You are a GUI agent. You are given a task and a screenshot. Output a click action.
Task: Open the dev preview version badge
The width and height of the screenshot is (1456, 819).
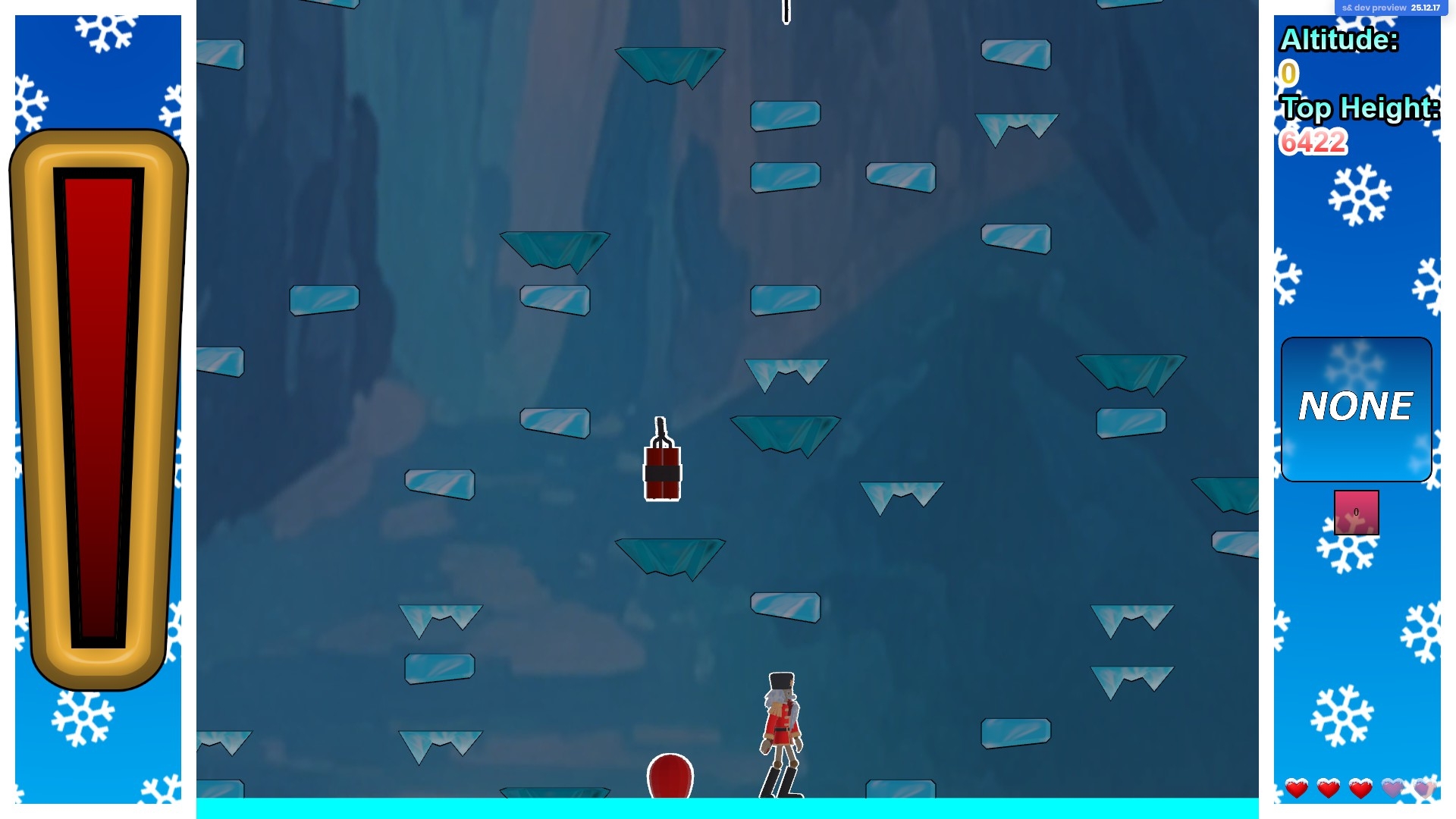[1390, 8]
